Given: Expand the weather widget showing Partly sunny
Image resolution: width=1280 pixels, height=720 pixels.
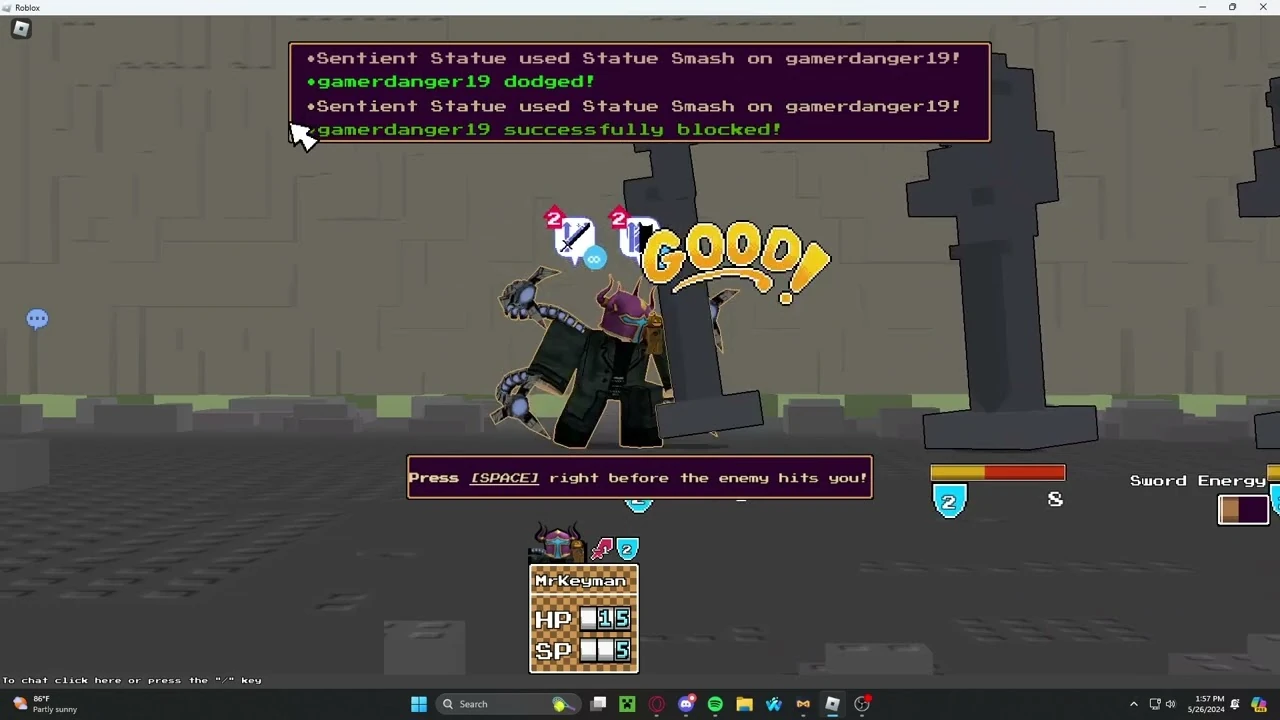Looking at the screenshot, I should 40,703.
